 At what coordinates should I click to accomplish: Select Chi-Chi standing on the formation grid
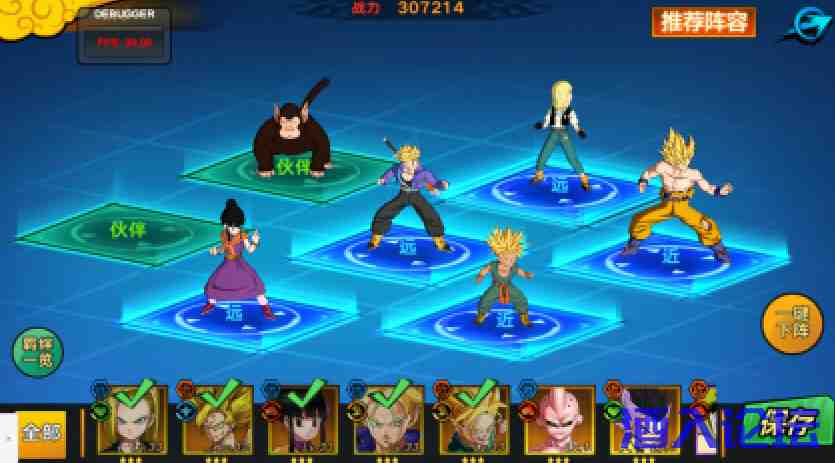238,258
